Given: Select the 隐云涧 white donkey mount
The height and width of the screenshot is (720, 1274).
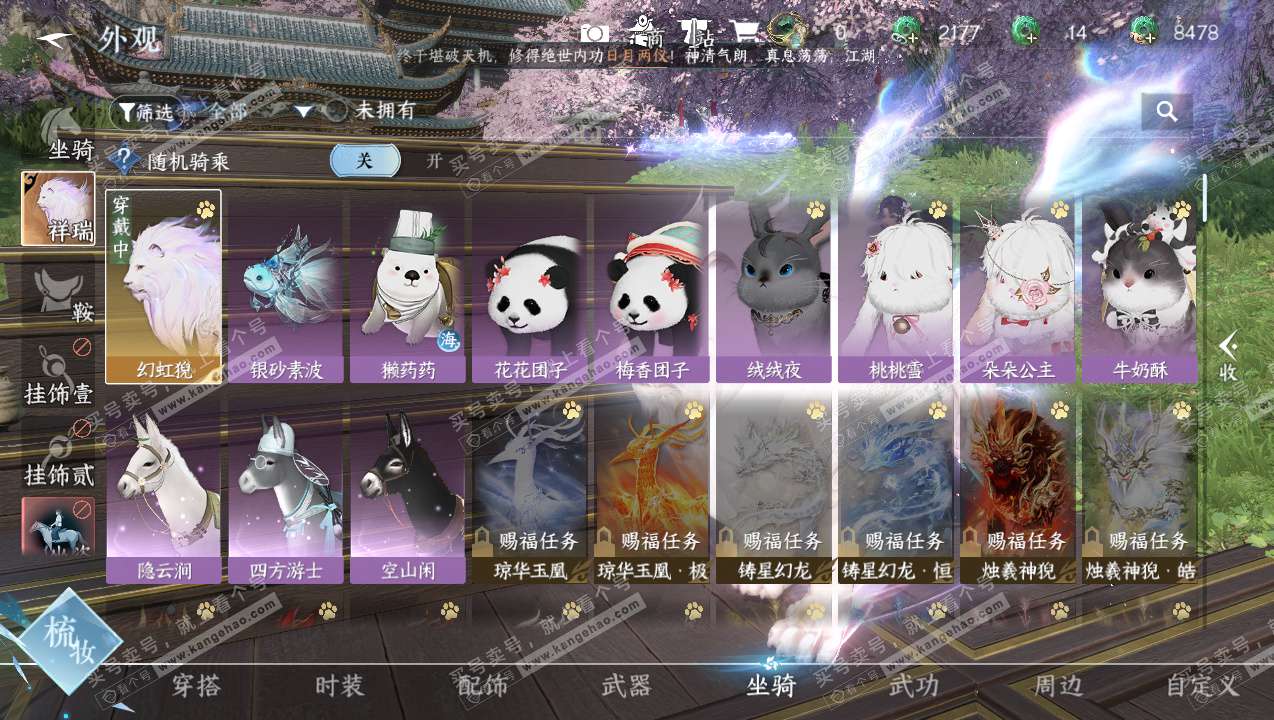Looking at the screenshot, I should [x=164, y=490].
